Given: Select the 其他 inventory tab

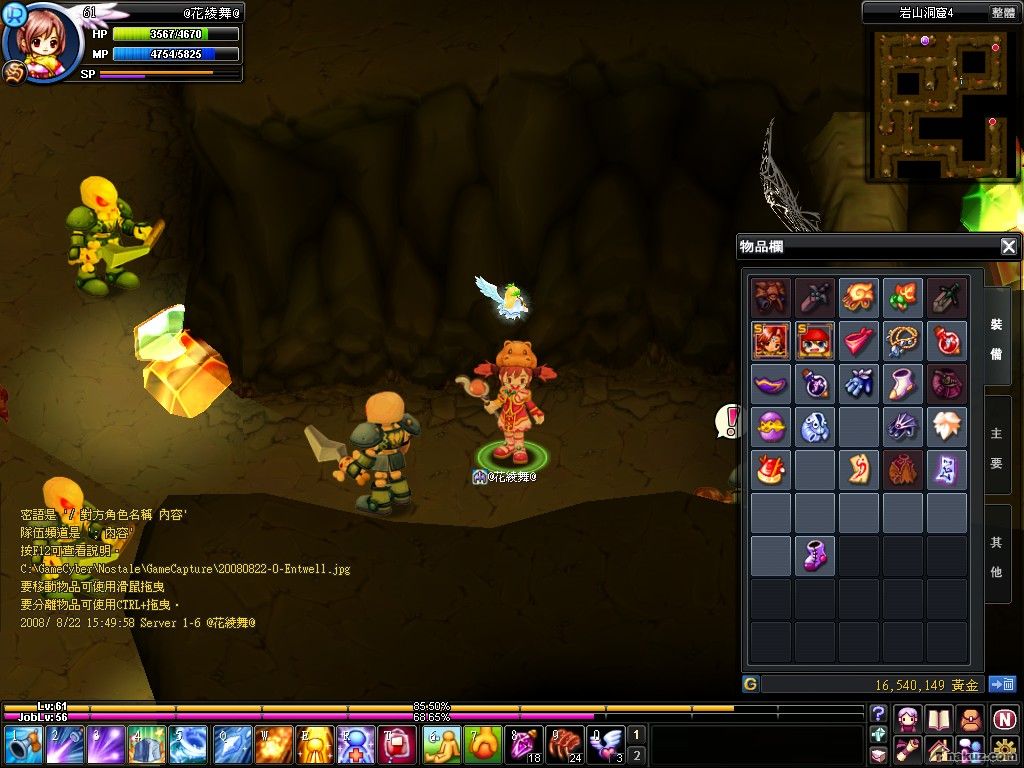Looking at the screenshot, I should click(997, 558).
